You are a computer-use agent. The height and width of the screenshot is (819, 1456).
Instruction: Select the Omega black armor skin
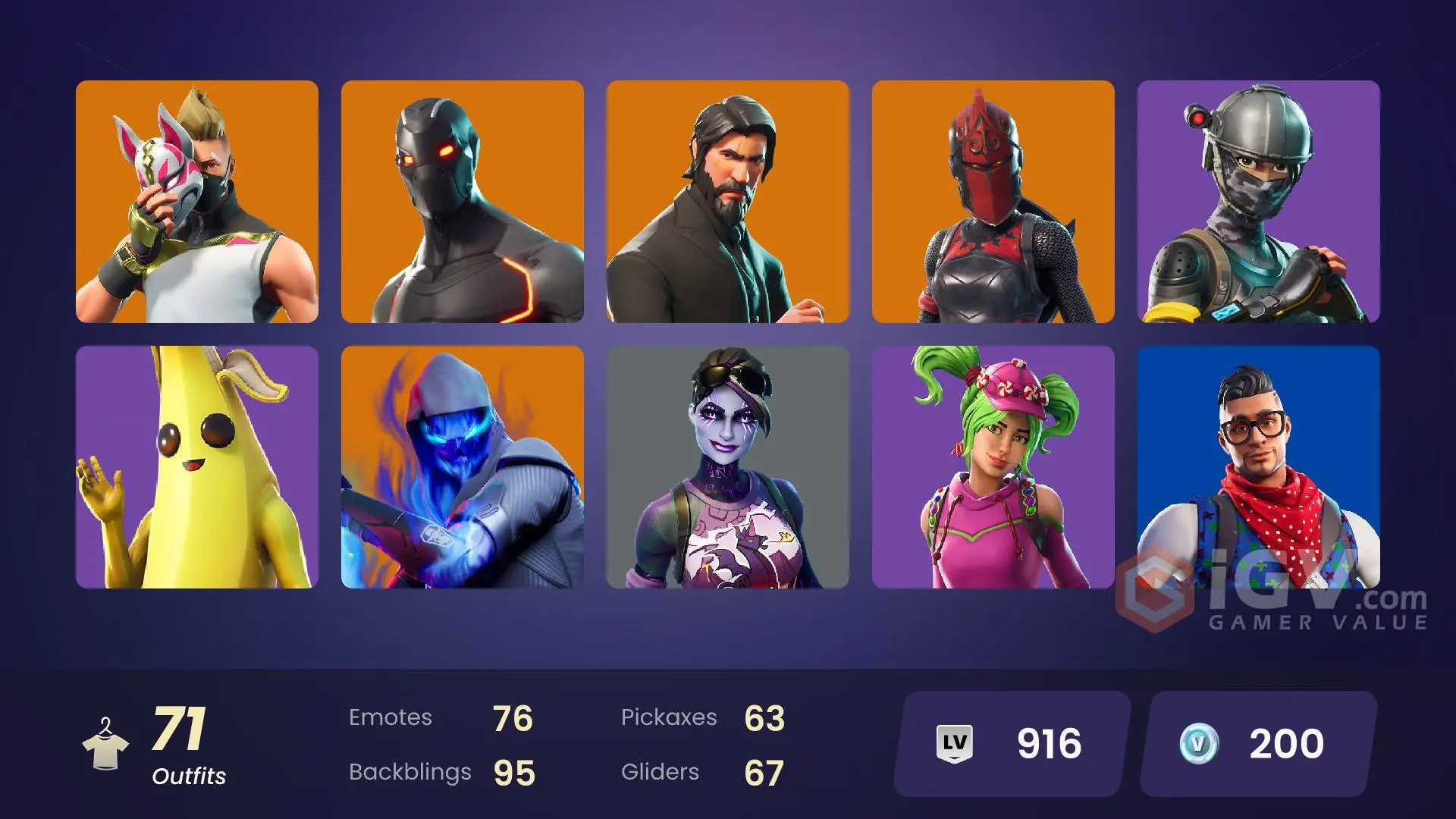coord(463,205)
